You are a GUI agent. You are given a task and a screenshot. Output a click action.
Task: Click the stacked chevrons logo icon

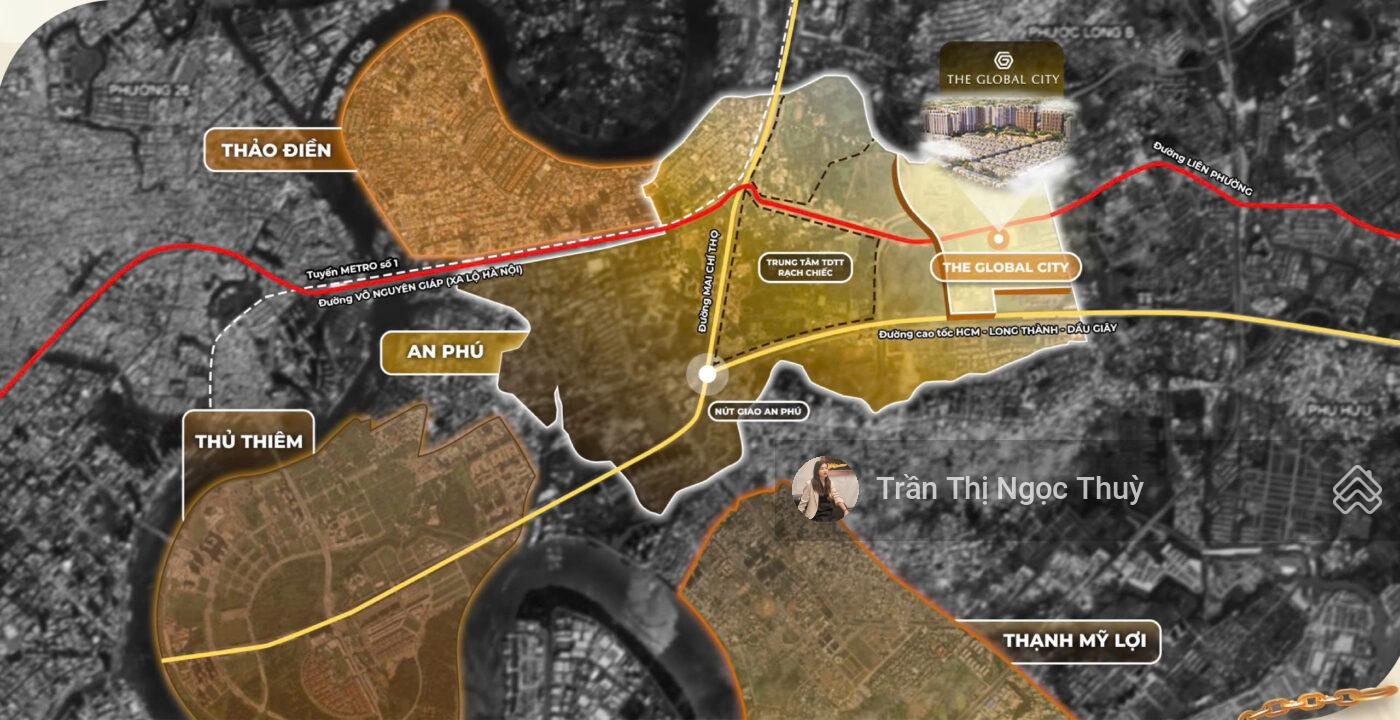point(1356,491)
